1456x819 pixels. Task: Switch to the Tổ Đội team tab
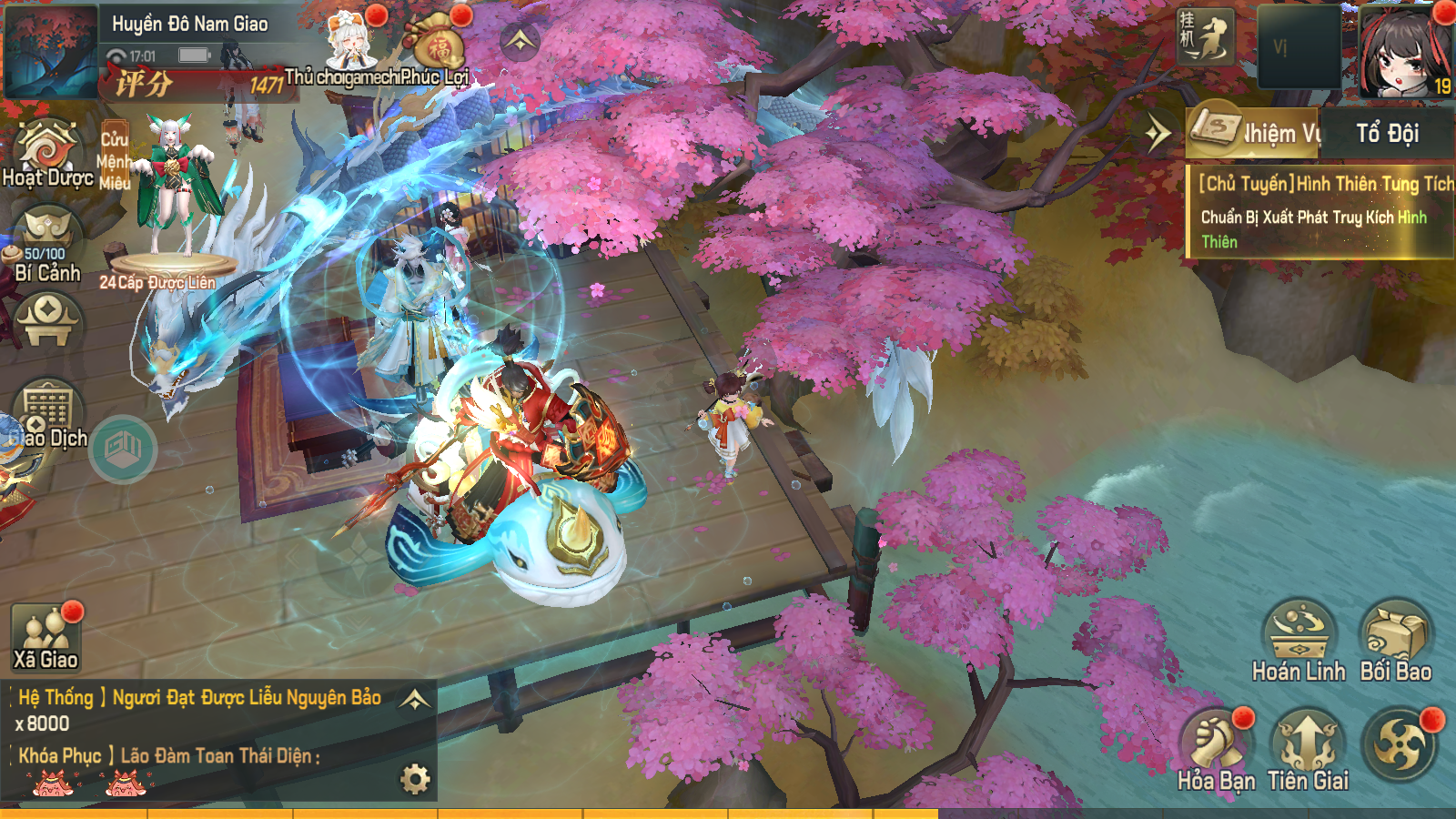1387,133
